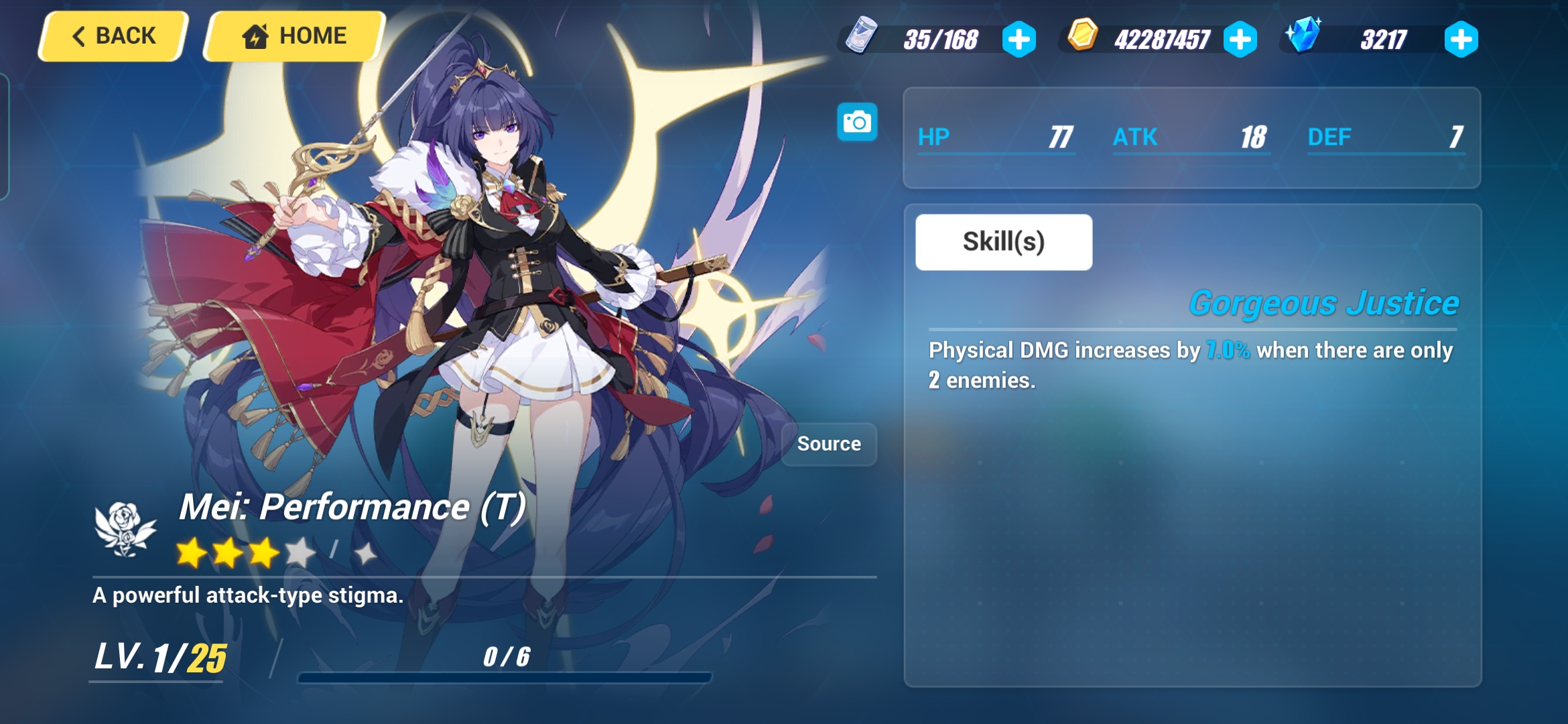The width and height of the screenshot is (1568, 724).
Task: Click the plus icon next to coins
Action: tap(1240, 40)
